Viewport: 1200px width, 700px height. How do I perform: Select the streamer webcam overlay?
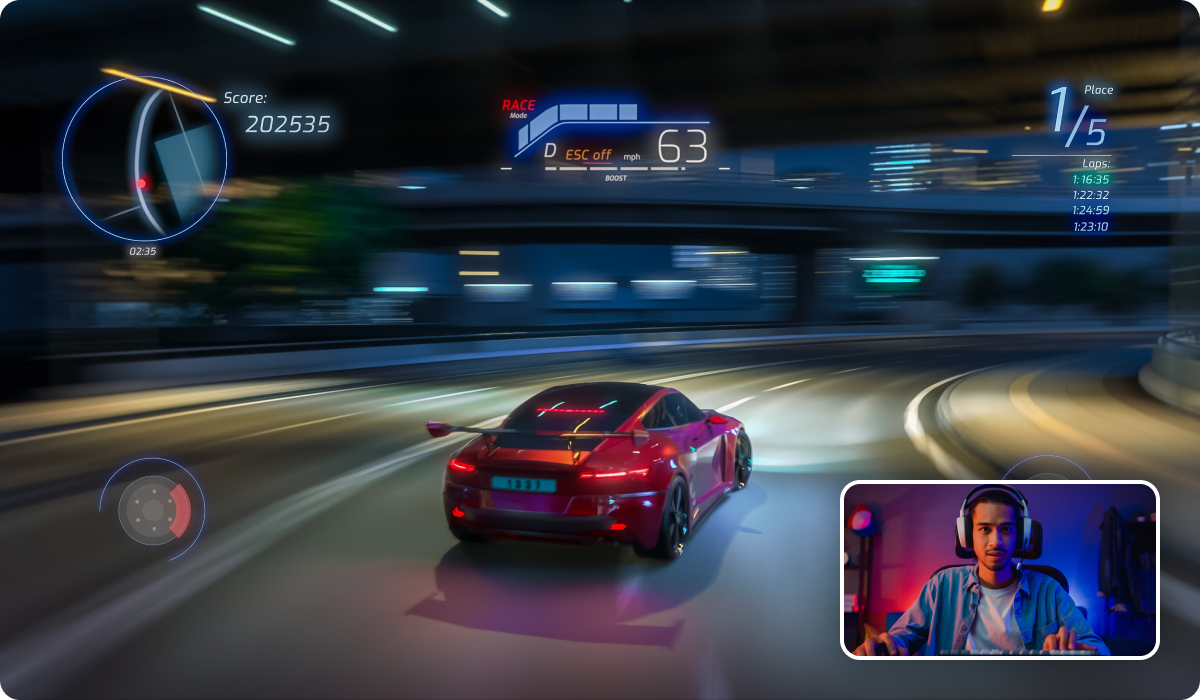[x=999, y=570]
